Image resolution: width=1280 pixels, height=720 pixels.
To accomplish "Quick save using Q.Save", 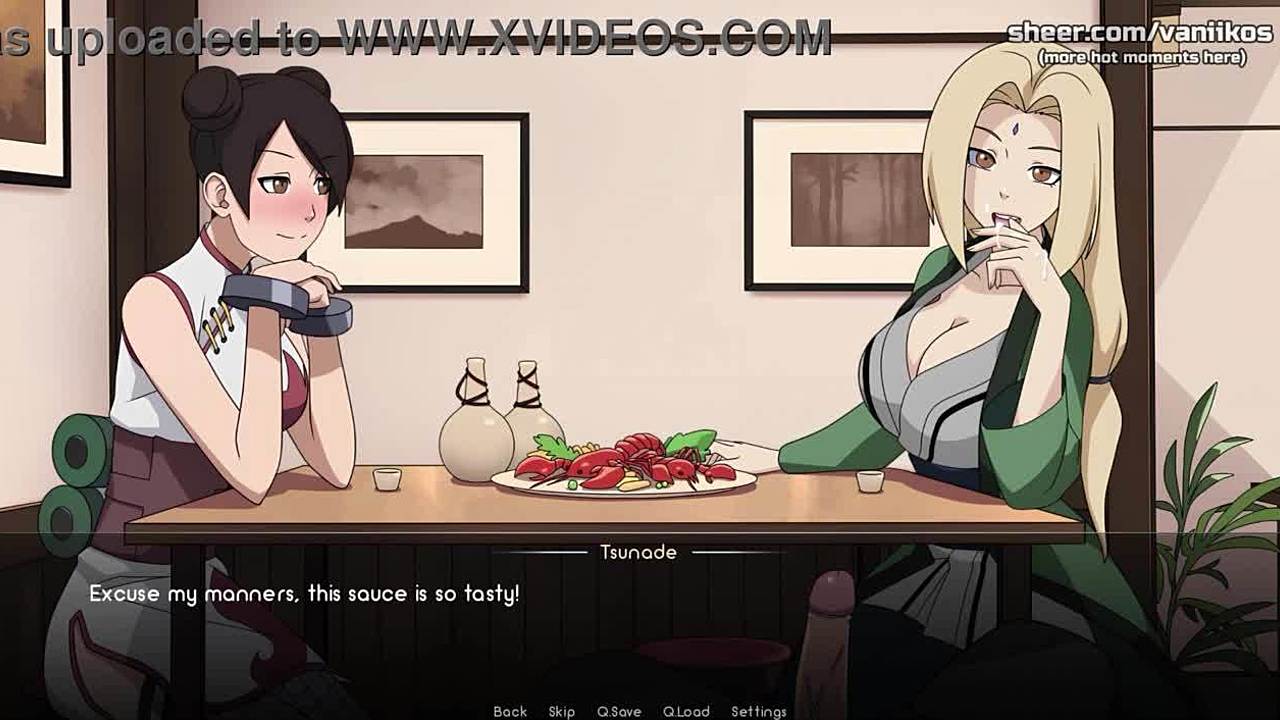I will coord(619,711).
